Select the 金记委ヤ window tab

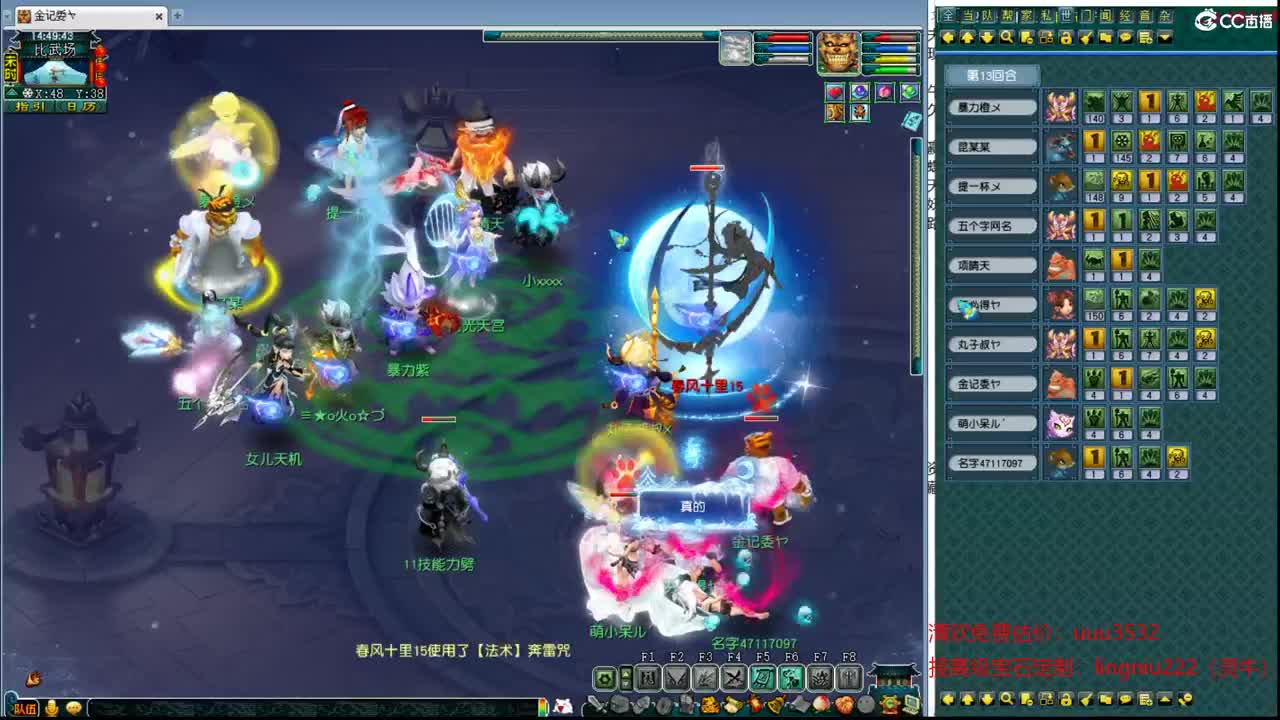coord(55,16)
